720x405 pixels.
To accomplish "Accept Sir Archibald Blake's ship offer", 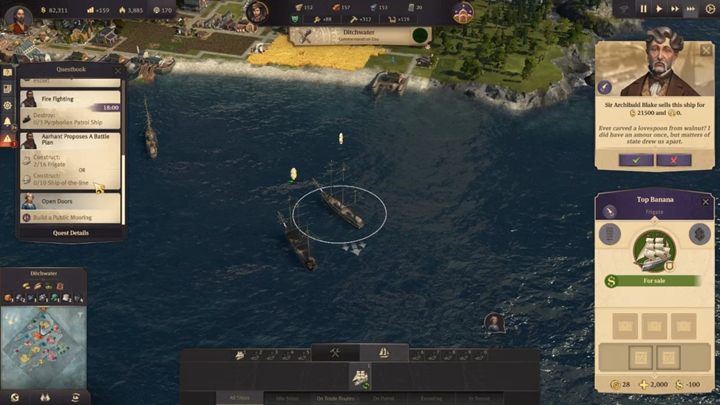I will (x=636, y=160).
